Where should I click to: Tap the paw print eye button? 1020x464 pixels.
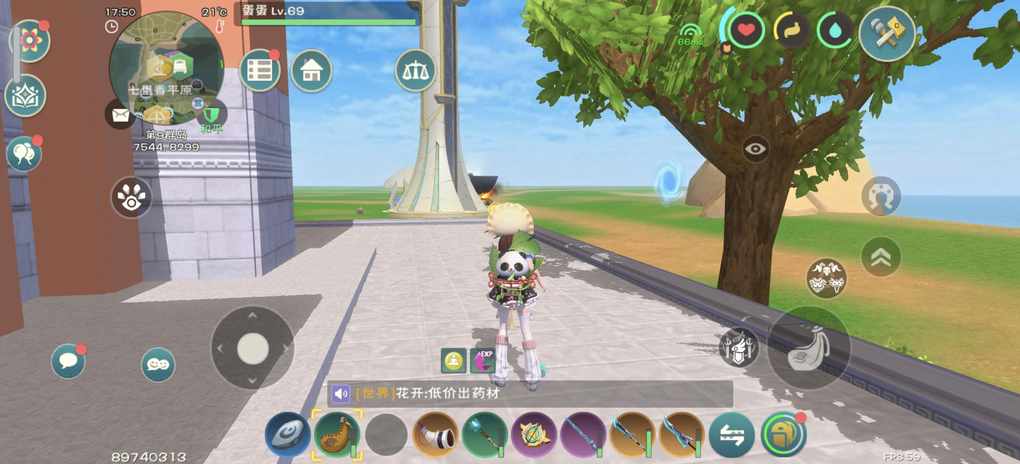[x=131, y=197]
